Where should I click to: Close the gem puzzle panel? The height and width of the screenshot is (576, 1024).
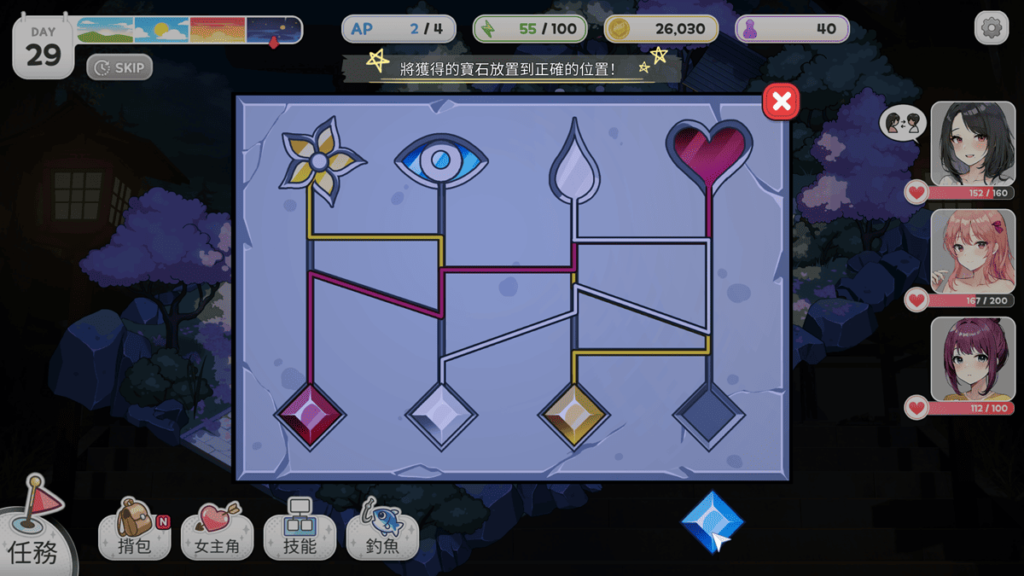781,101
